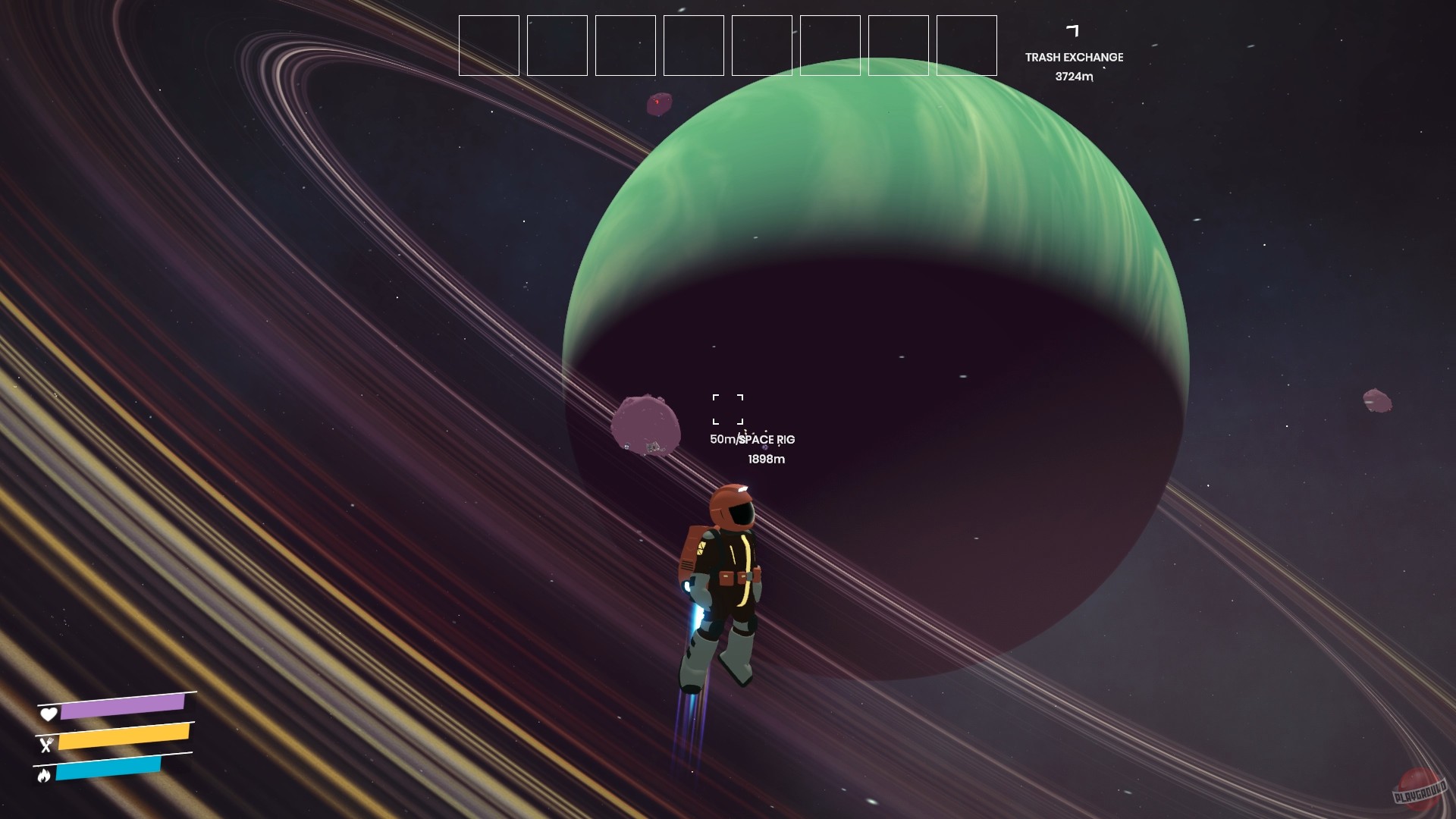Click the 1898m distance reading
Screen dimensions: 1456x819
(765, 459)
